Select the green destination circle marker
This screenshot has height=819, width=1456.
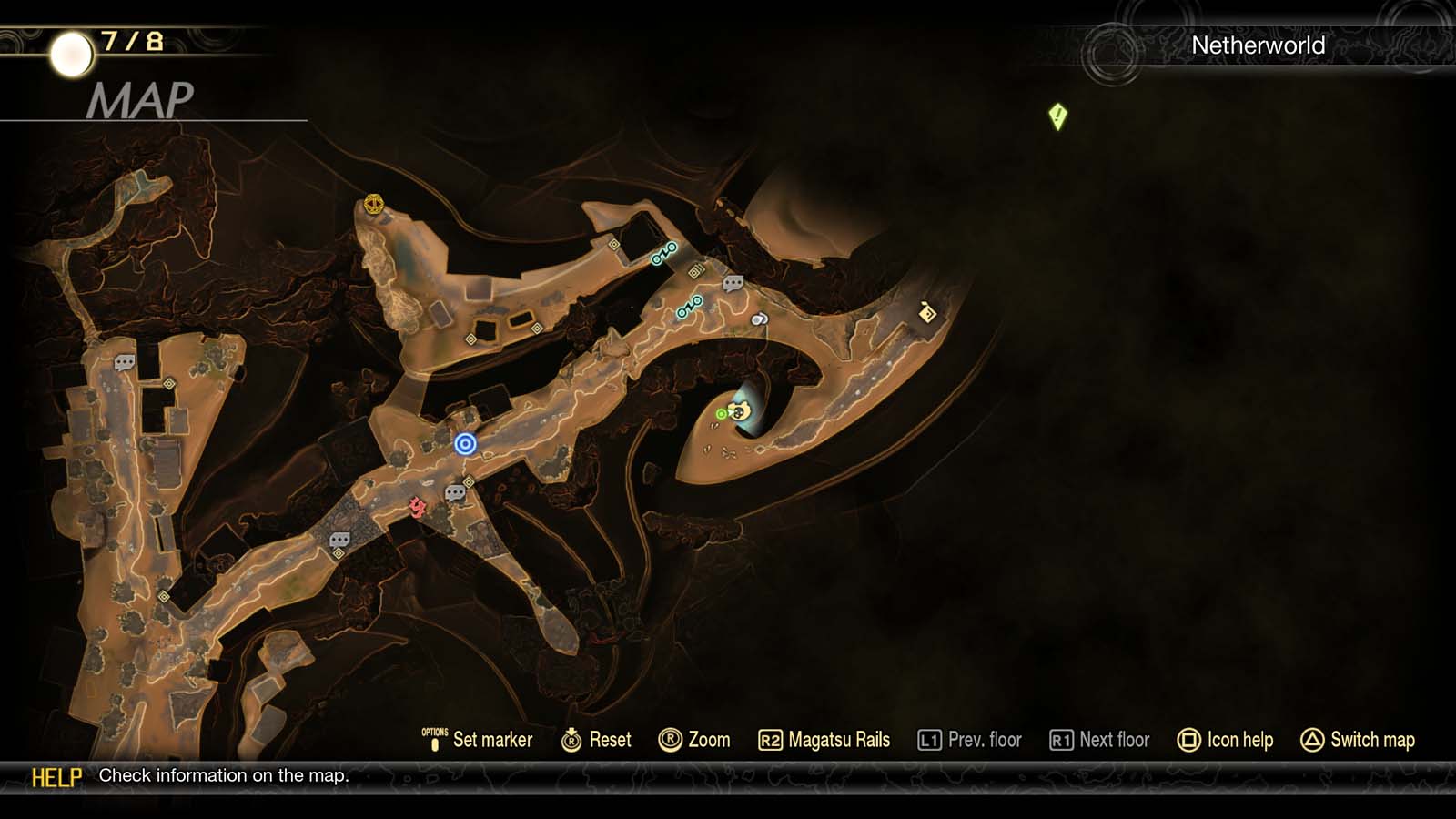click(x=721, y=413)
